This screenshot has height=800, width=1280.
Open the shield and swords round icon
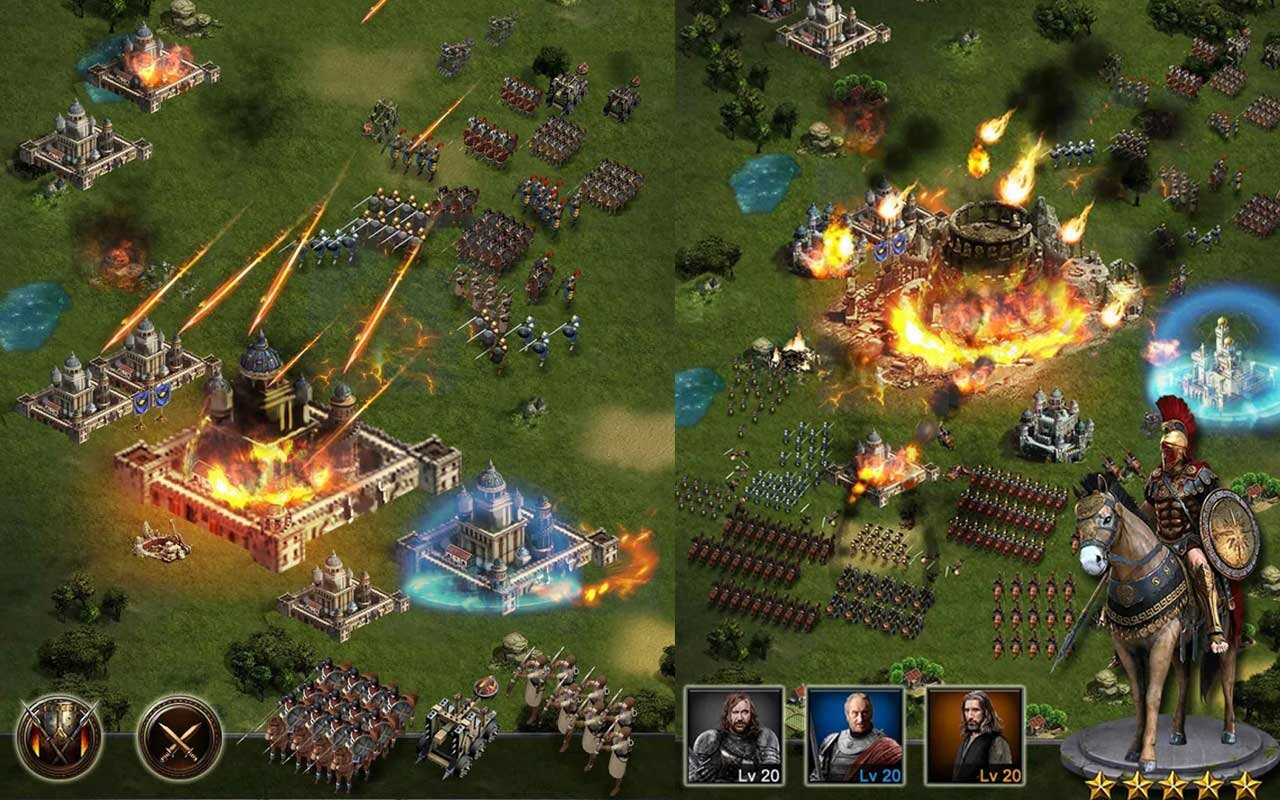tap(59, 737)
